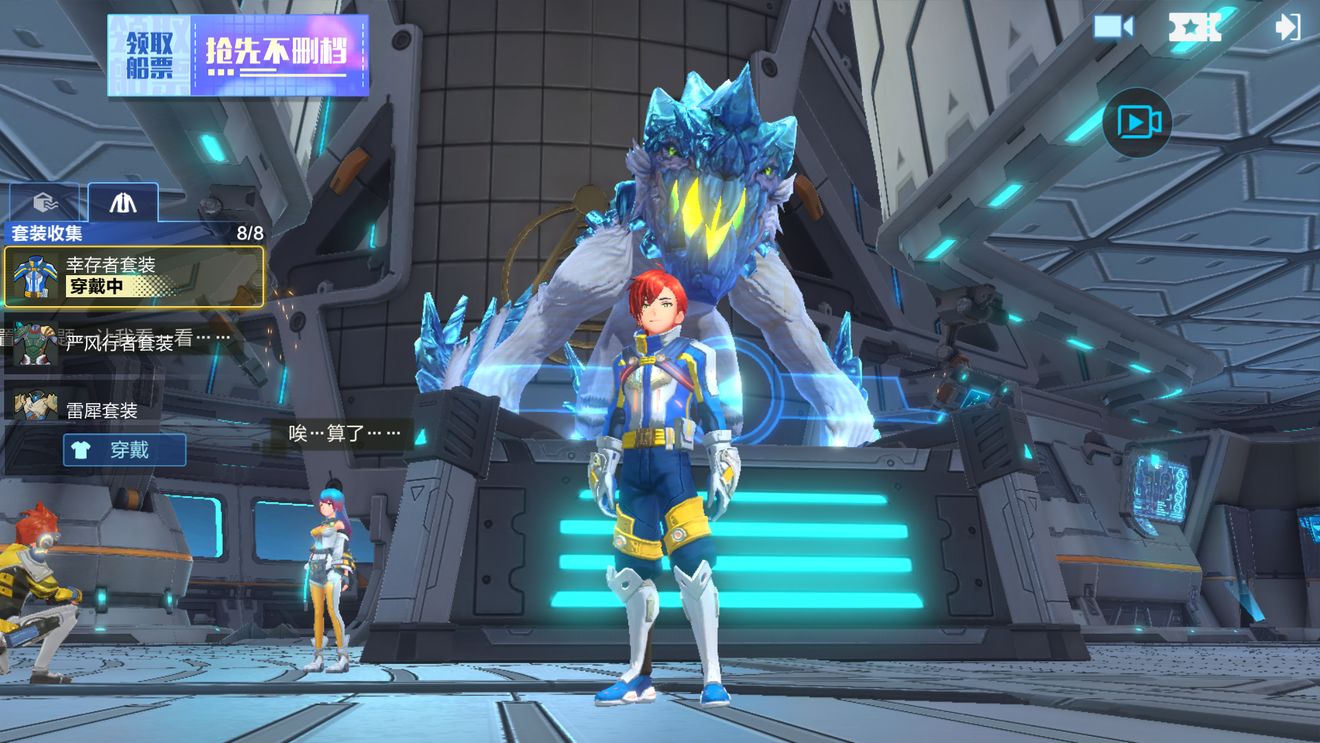Screen dimensions: 1320x743
Task: Exit using the arrow door icon
Action: [x=1288, y=27]
